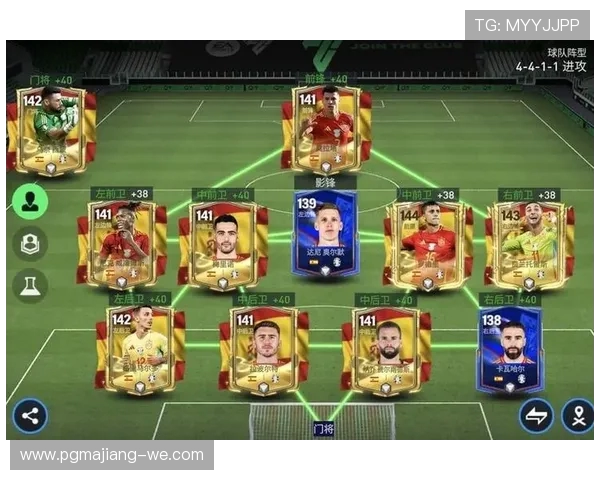The width and height of the screenshot is (600, 480).
Task: Share the squad with the share icon
Action: click(x=30, y=416)
